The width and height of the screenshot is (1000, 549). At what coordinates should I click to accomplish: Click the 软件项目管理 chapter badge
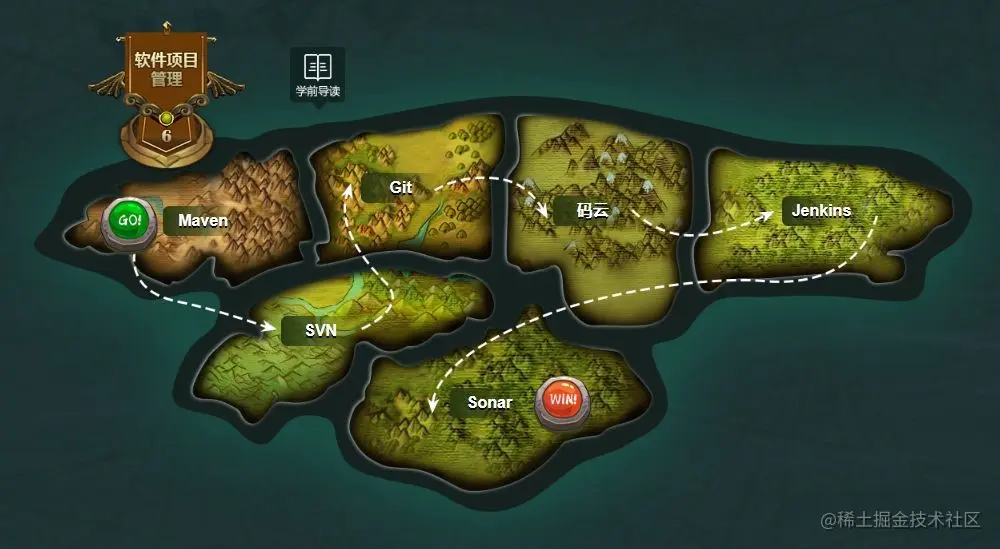click(x=167, y=70)
